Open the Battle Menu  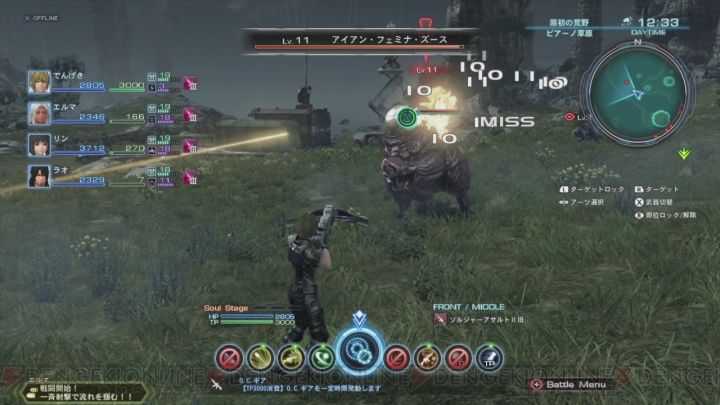572,384
